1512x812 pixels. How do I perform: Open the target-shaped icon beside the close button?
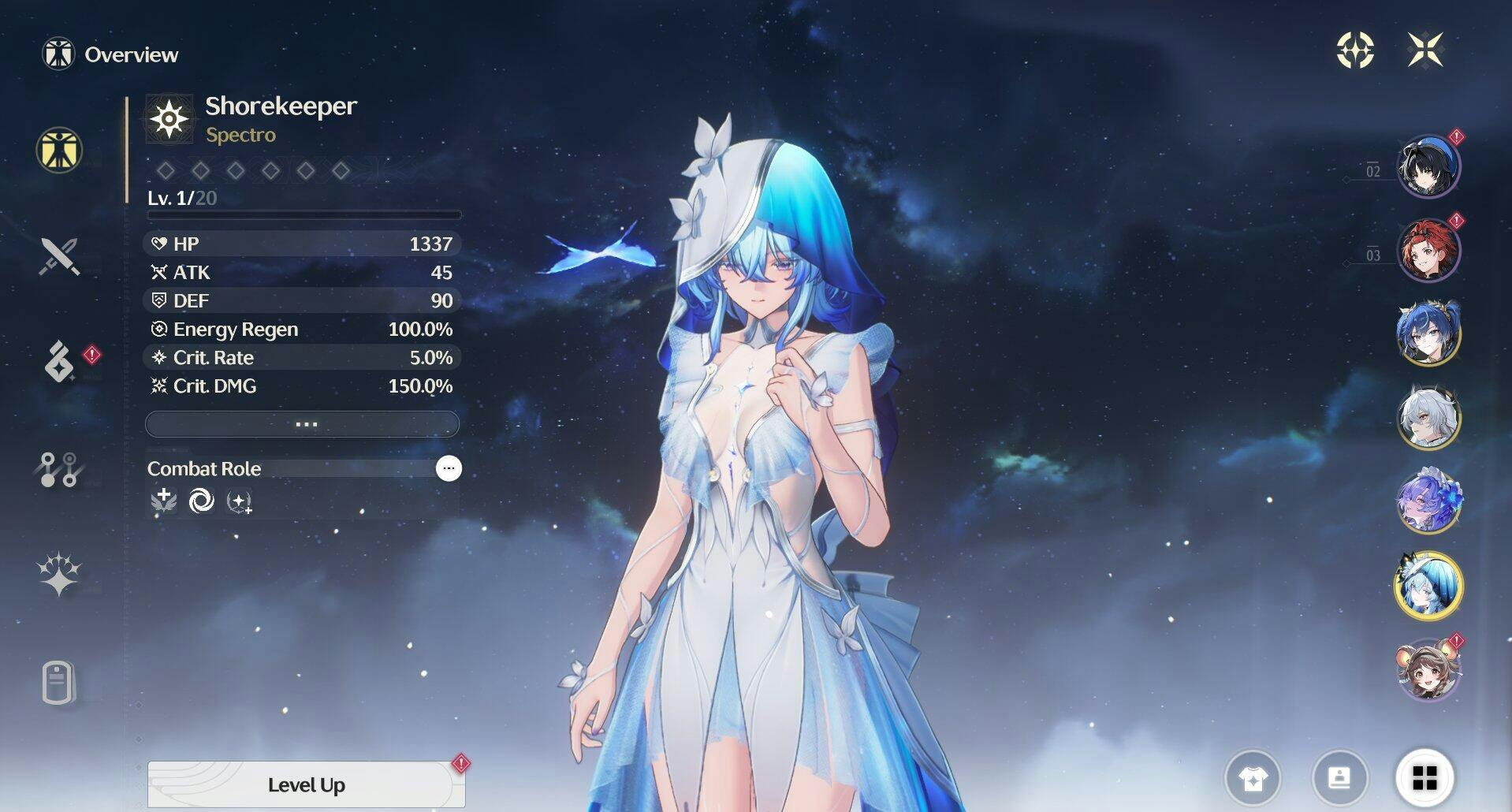pos(1355,50)
